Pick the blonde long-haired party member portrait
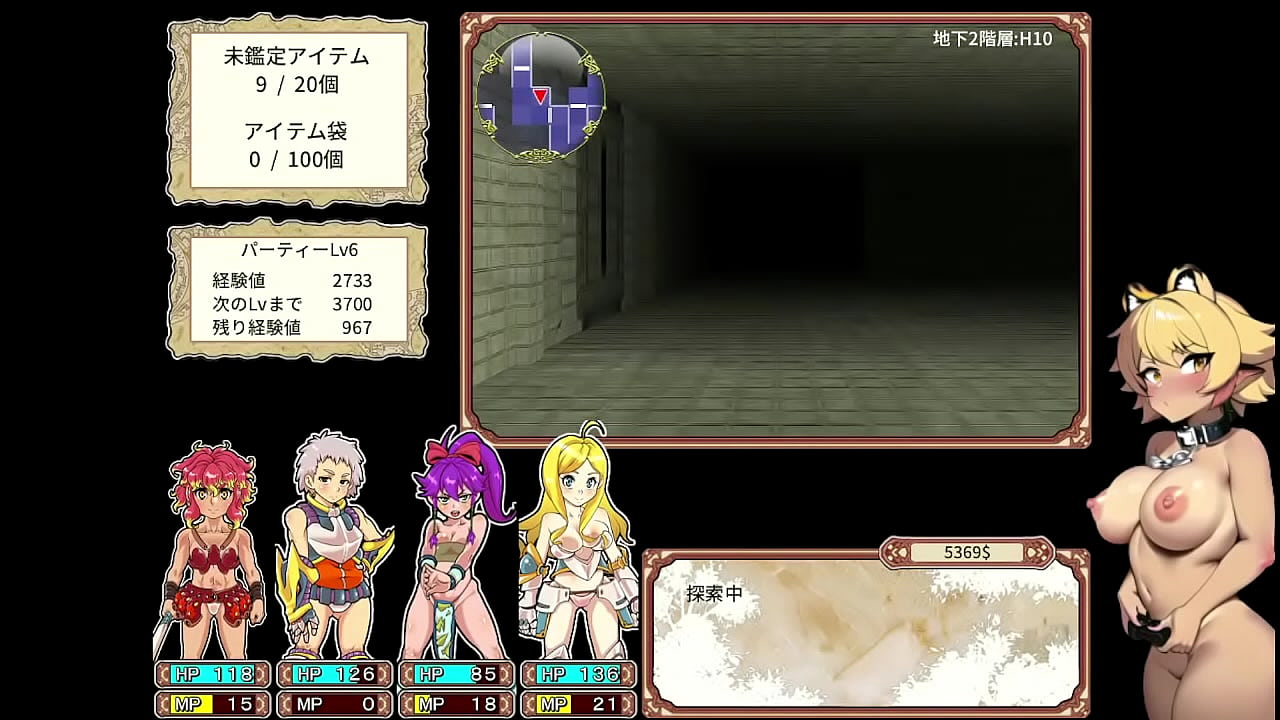The image size is (1280, 720). pyautogui.click(x=578, y=545)
